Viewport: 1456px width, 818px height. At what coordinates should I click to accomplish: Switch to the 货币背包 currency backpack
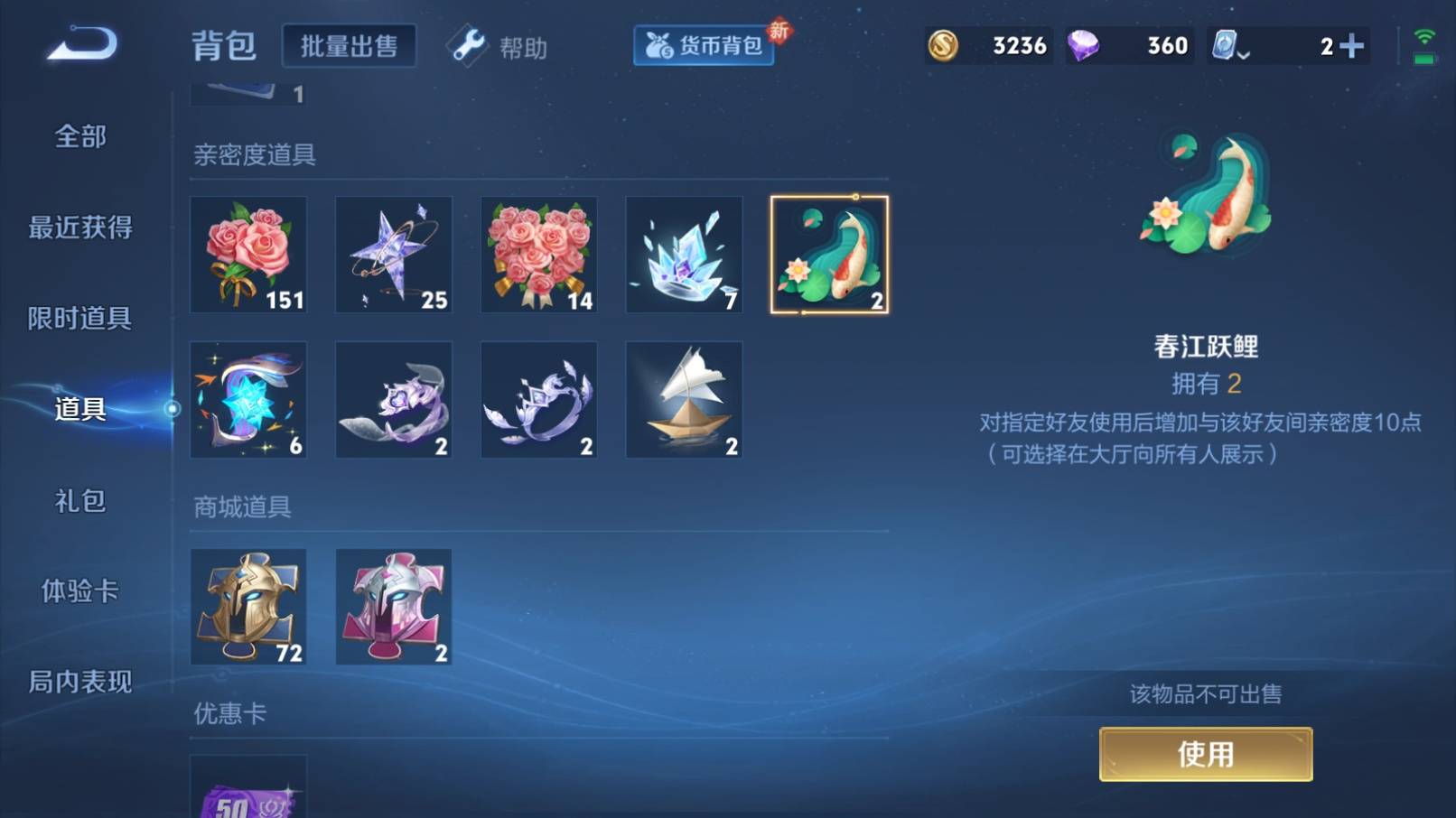click(x=703, y=47)
